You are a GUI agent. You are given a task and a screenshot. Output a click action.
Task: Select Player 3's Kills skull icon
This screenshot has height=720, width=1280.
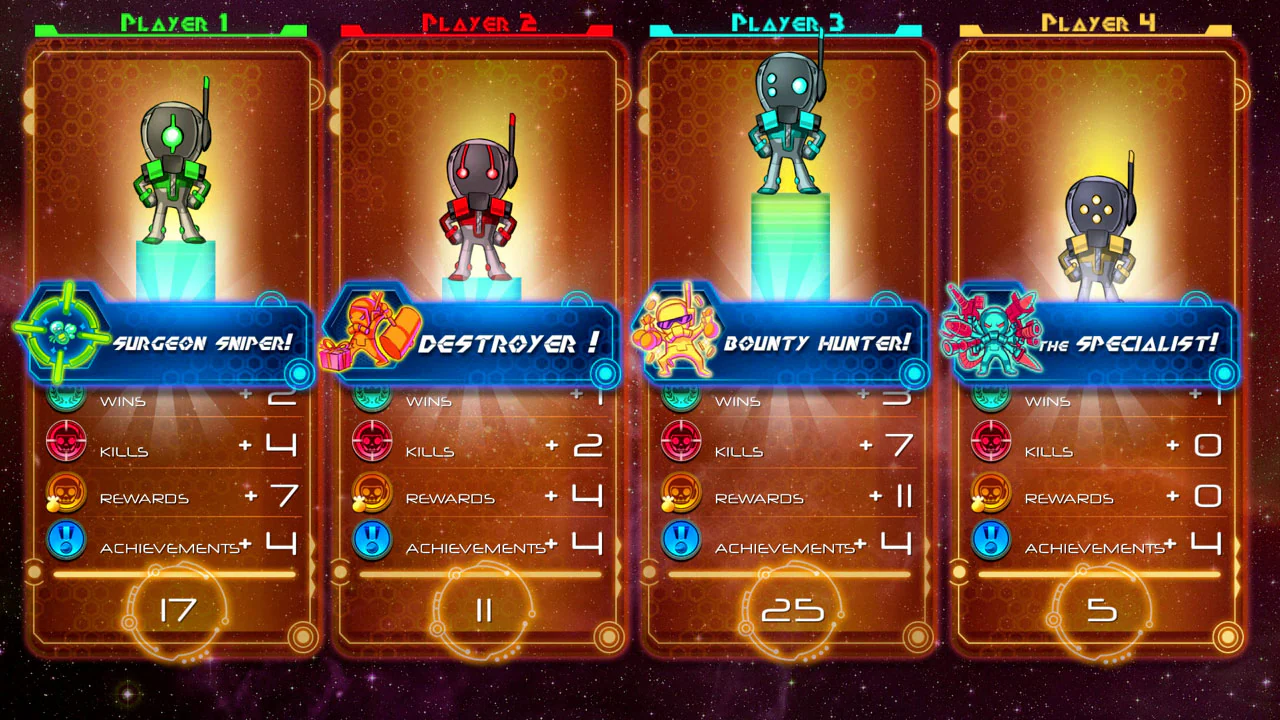tap(681, 443)
